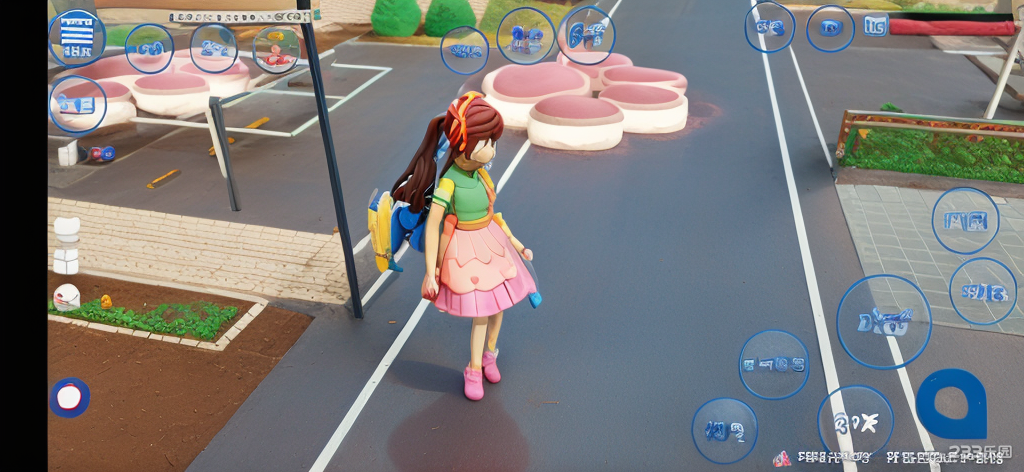The height and width of the screenshot is (472, 1024).
Task: Tap the circular button marked with an X
Action: tap(855, 422)
